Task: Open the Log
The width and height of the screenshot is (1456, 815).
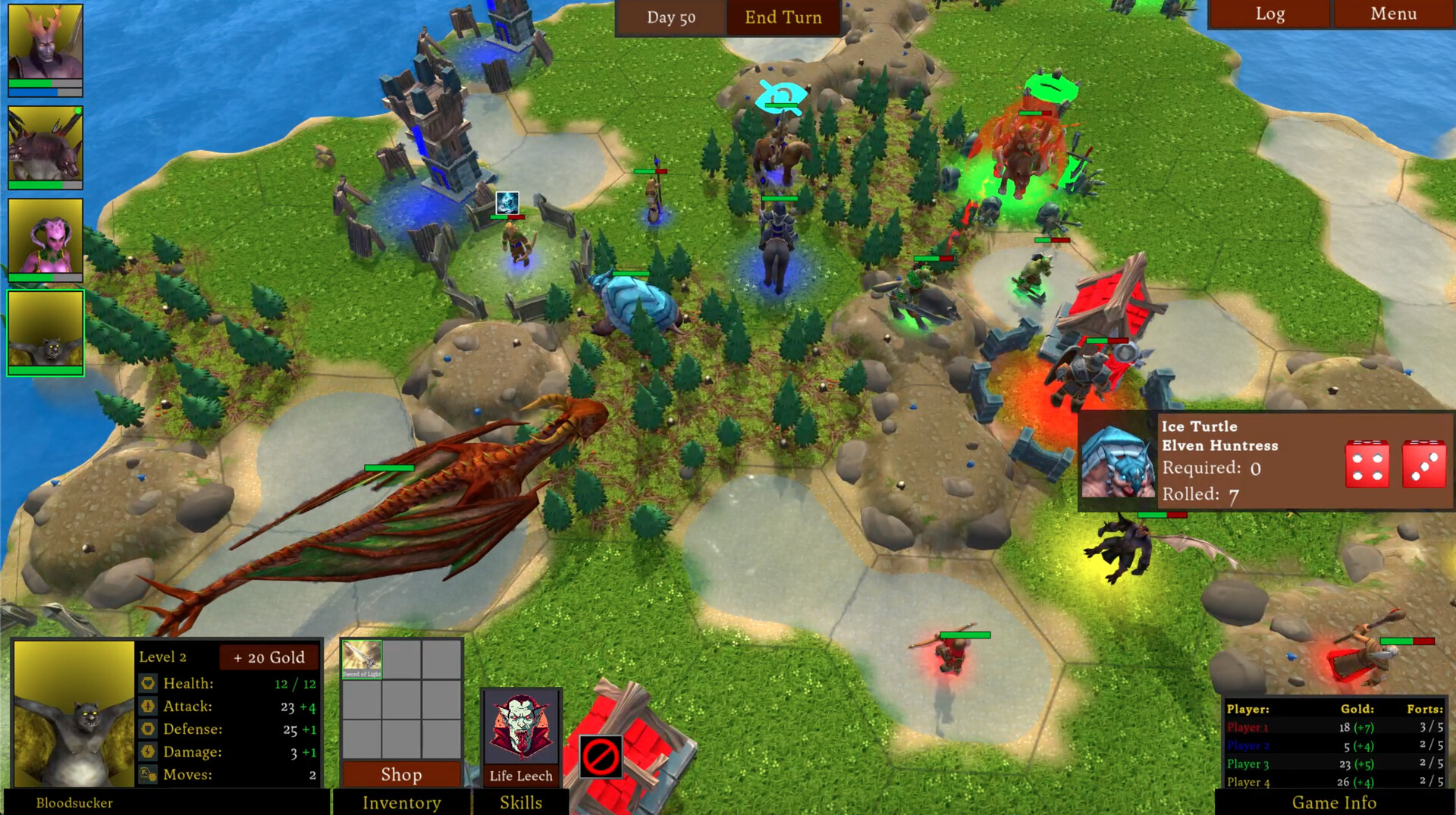Action: click(1270, 14)
